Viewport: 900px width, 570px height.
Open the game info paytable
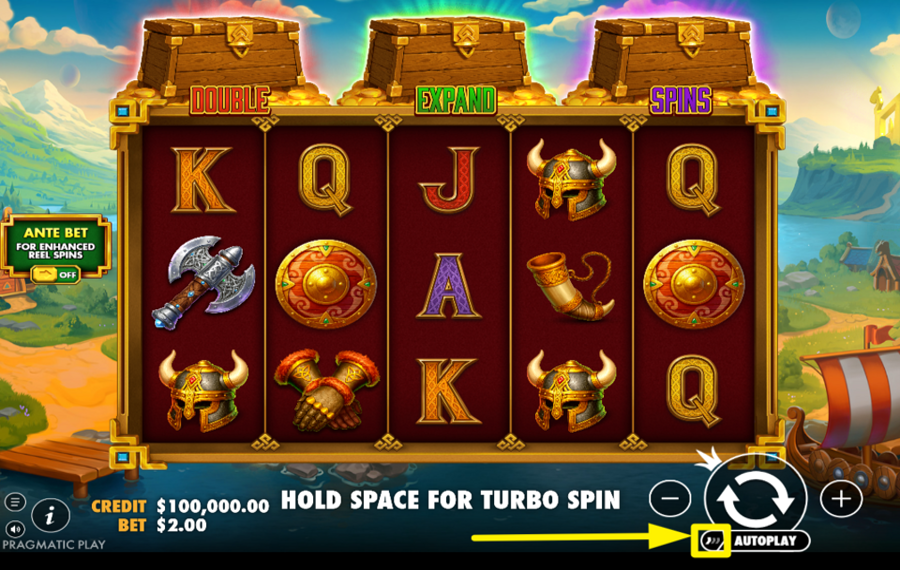50,515
